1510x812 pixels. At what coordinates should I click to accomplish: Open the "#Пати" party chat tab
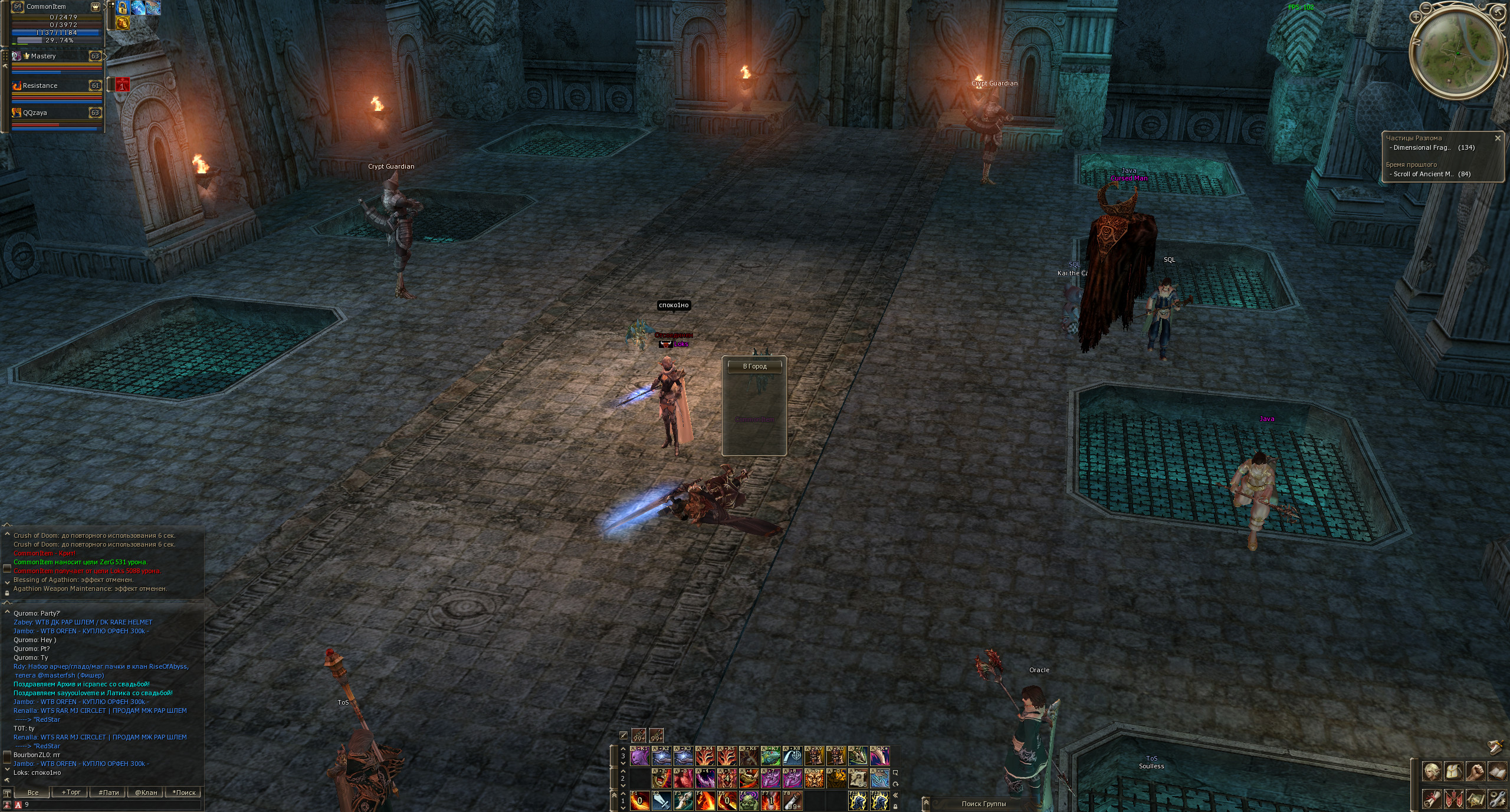tap(109, 792)
